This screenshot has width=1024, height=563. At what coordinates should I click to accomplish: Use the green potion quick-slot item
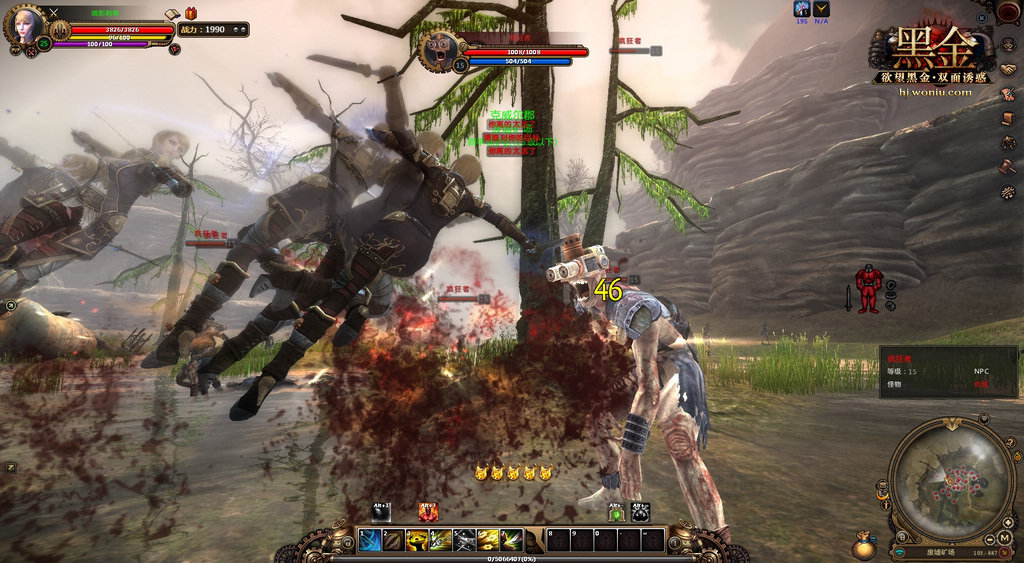(x=617, y=513)
